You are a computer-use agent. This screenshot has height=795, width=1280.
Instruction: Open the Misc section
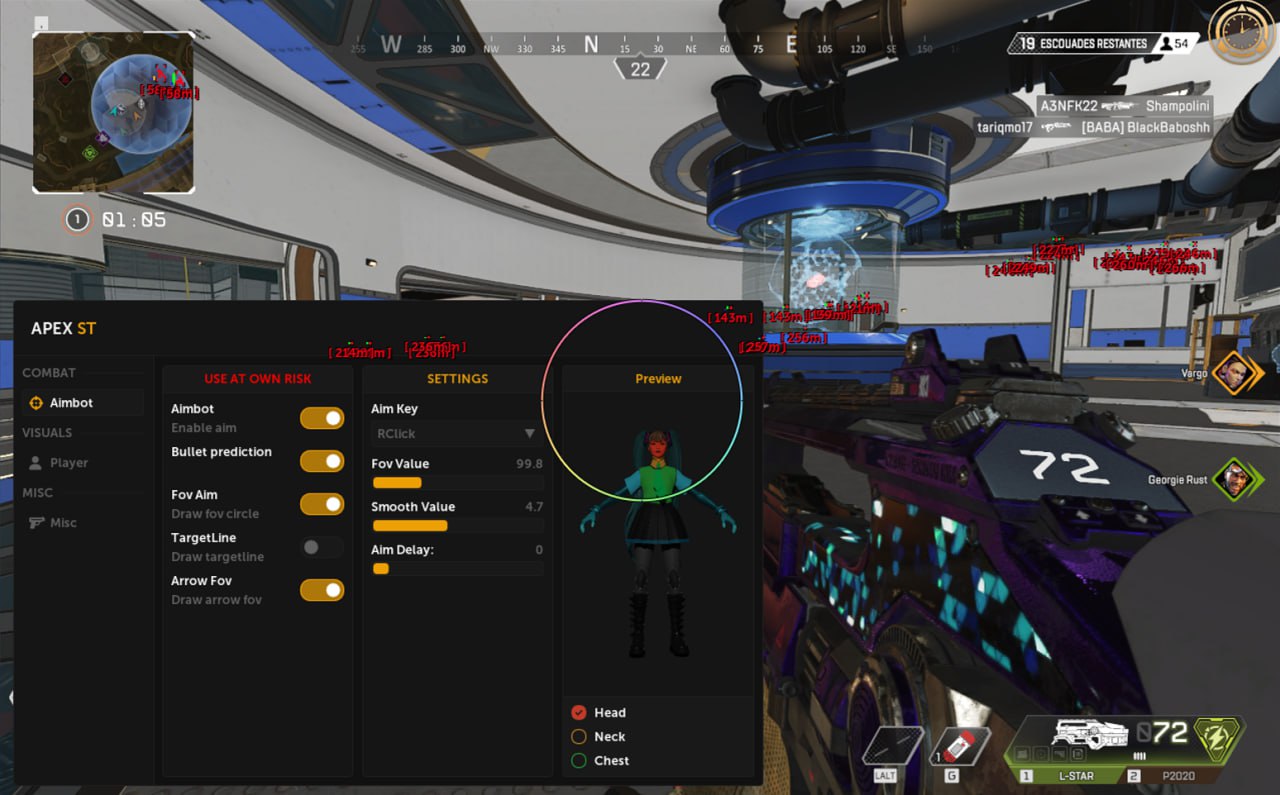[x=63, y=523]
